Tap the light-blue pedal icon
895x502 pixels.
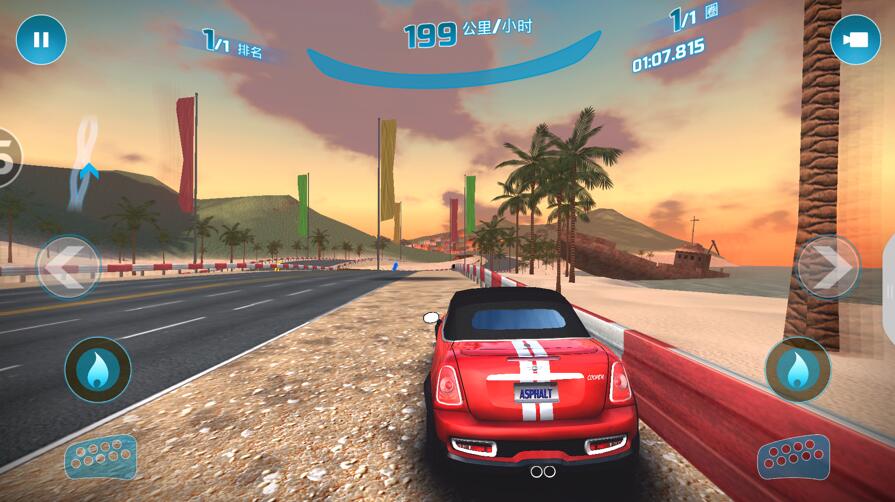tap(100, 457)
